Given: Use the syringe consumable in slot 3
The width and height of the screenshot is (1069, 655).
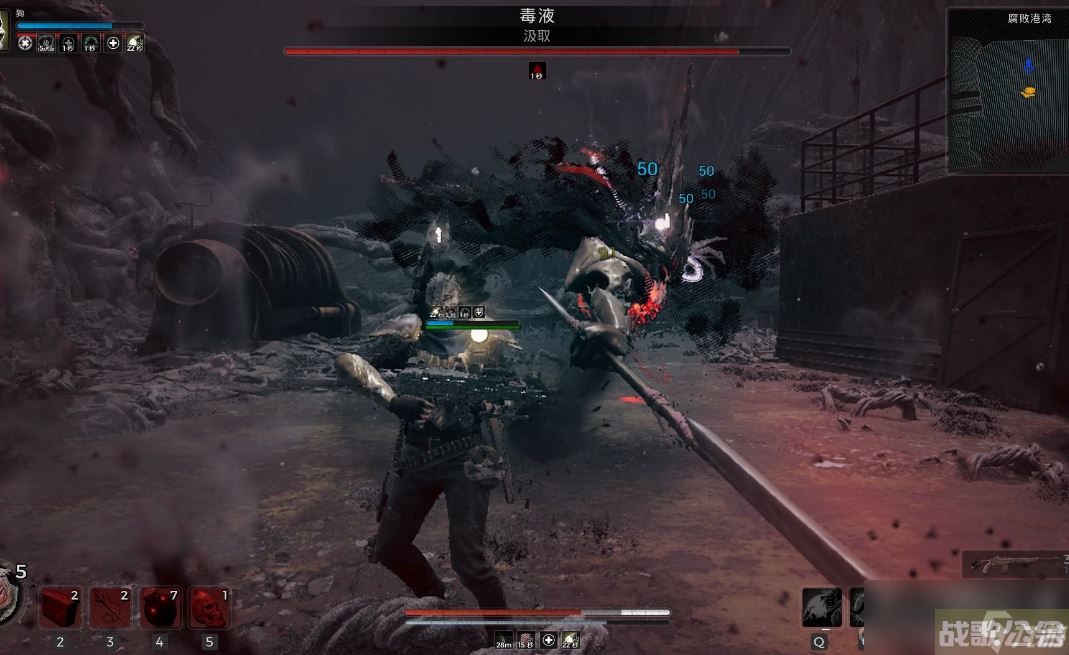Looking at the screenshot, I should coord(110,607).
